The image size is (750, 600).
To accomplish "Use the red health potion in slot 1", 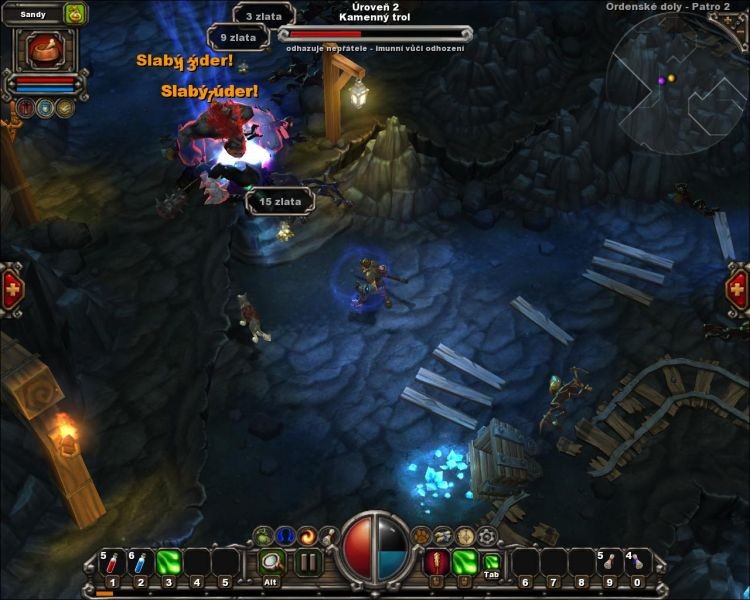I will (113, 563).
